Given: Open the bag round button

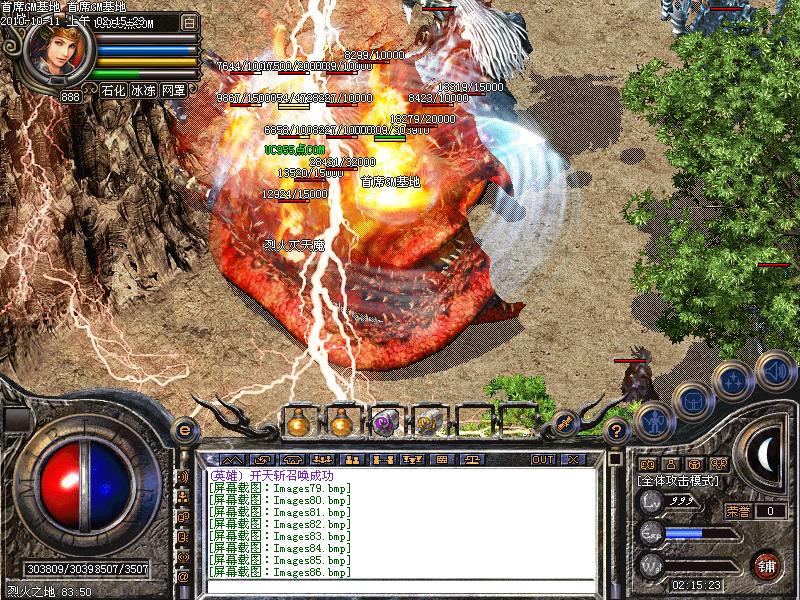Looking at the screenshot, I should [692, 399].
